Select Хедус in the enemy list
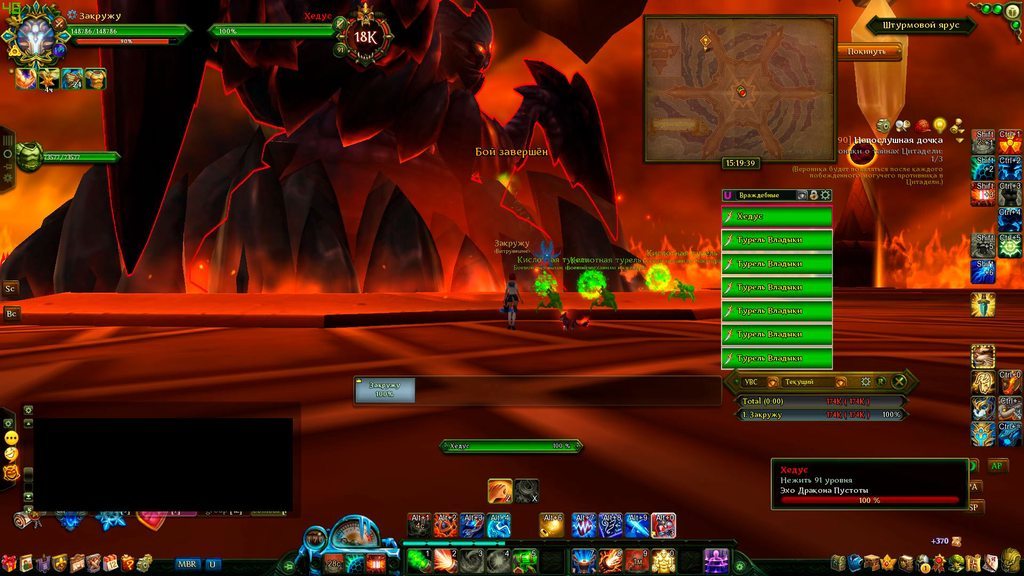This screenshot has width=1024, height=576. 777,216
